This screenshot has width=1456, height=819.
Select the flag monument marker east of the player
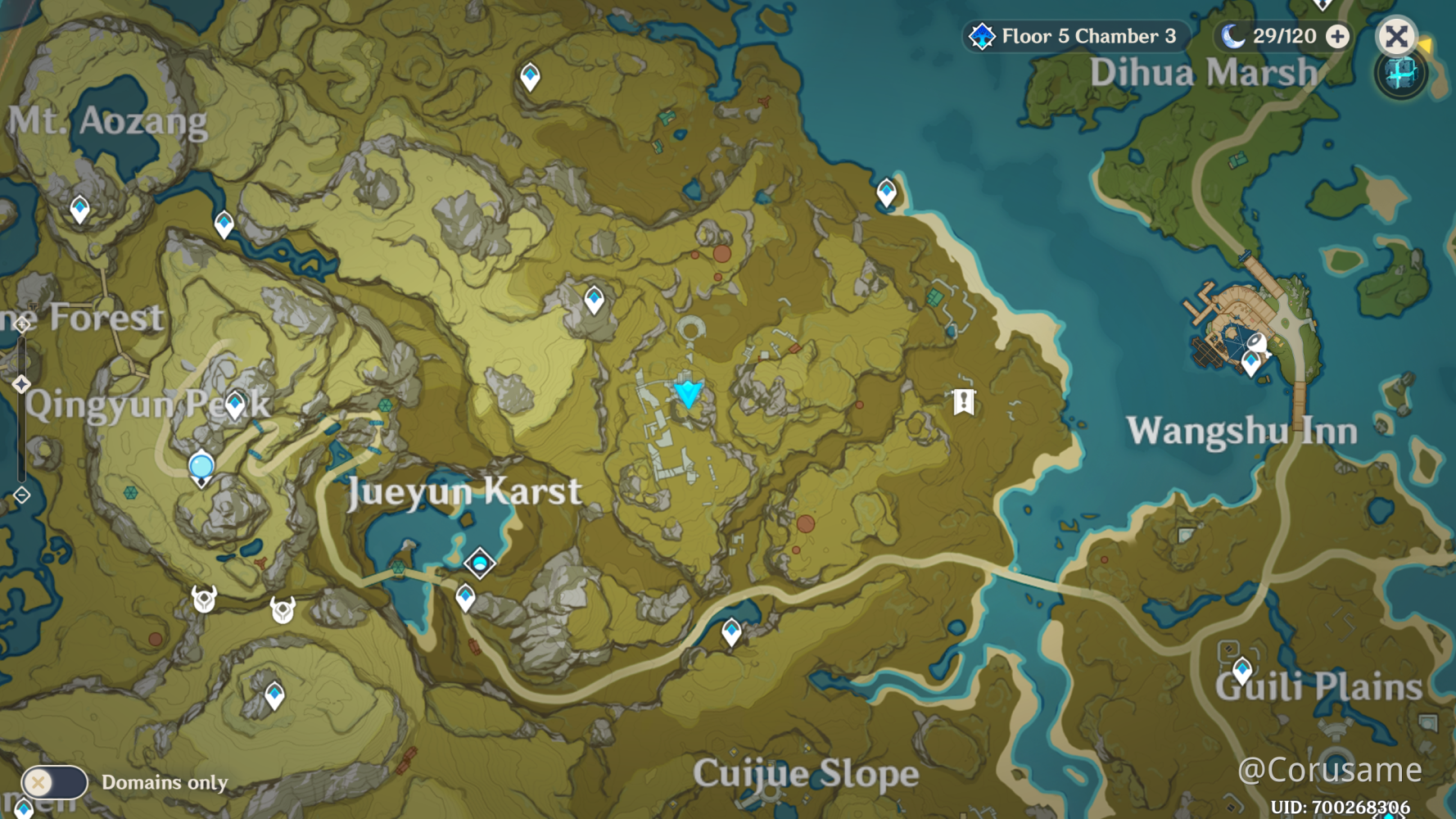tap(963, 400)
